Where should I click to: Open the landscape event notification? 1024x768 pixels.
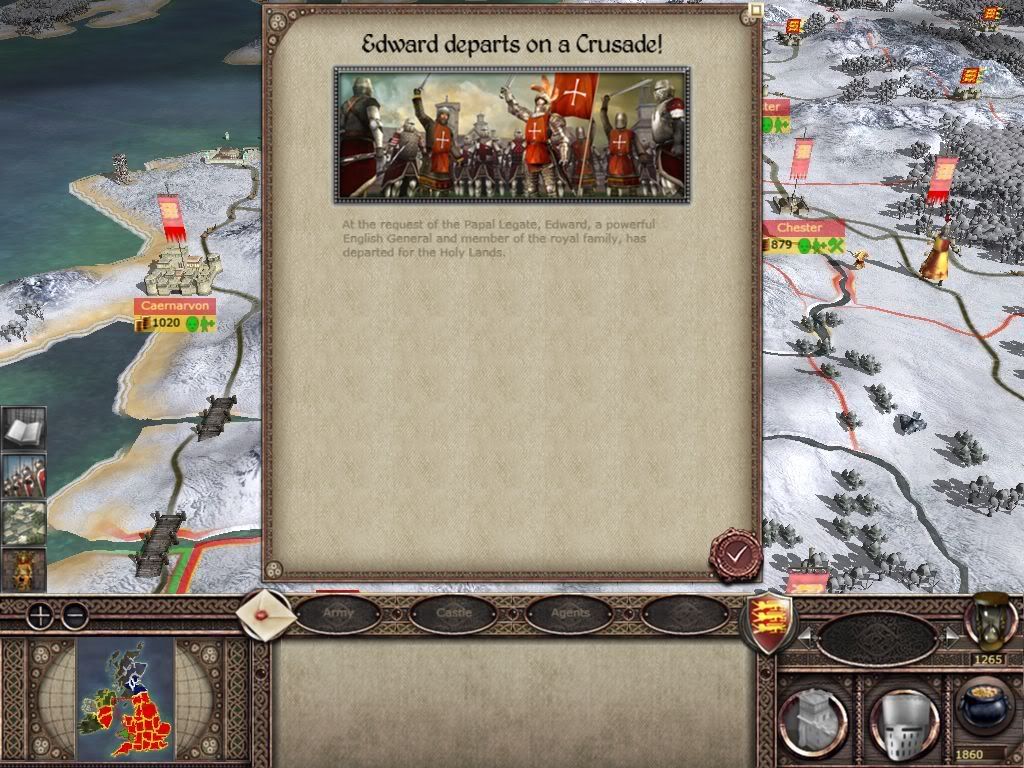[x=23, y=522]
